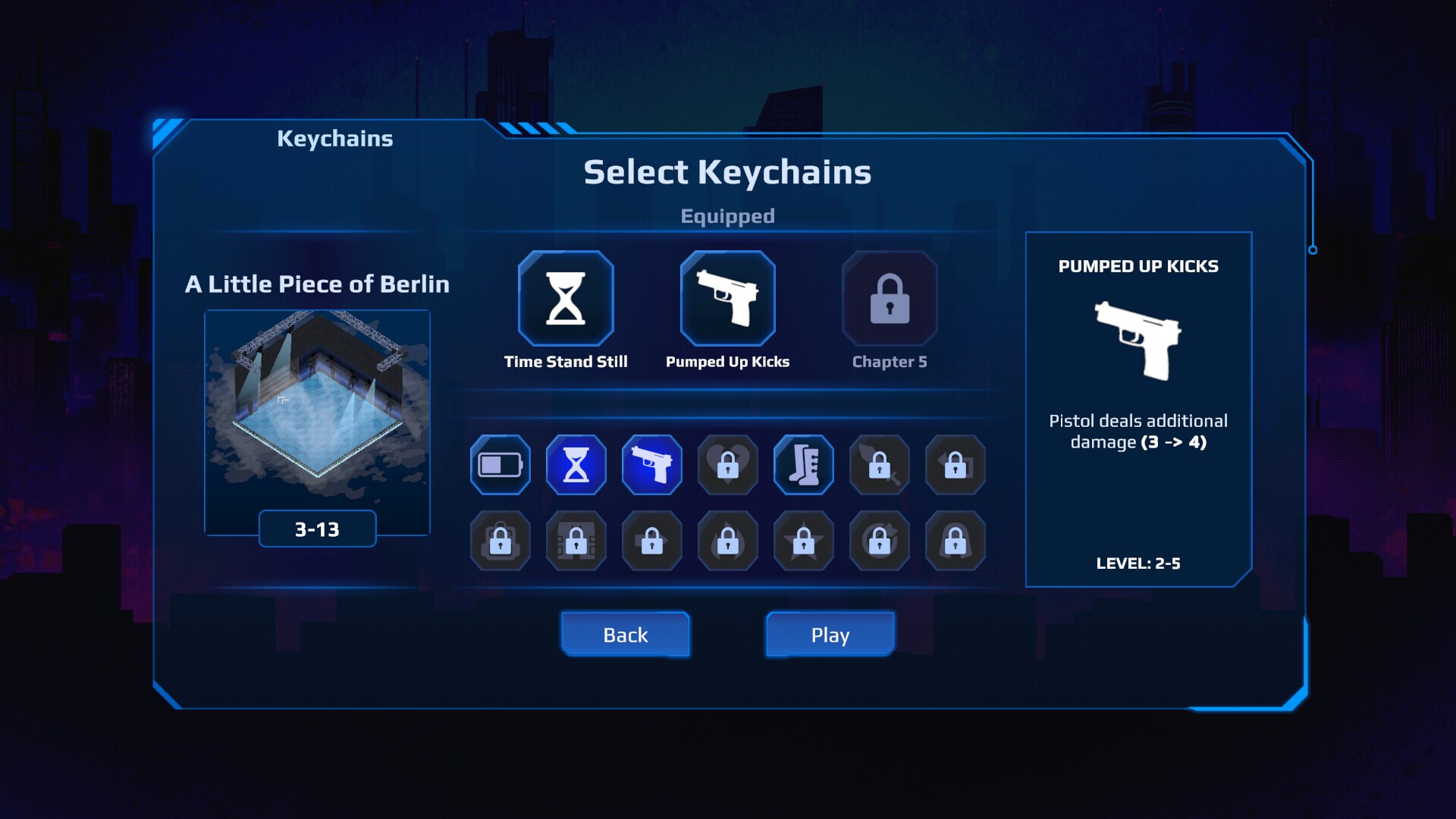Select the pistol Pumped Up Kicks keychain

pyautogui.click(x=651, y=465)
